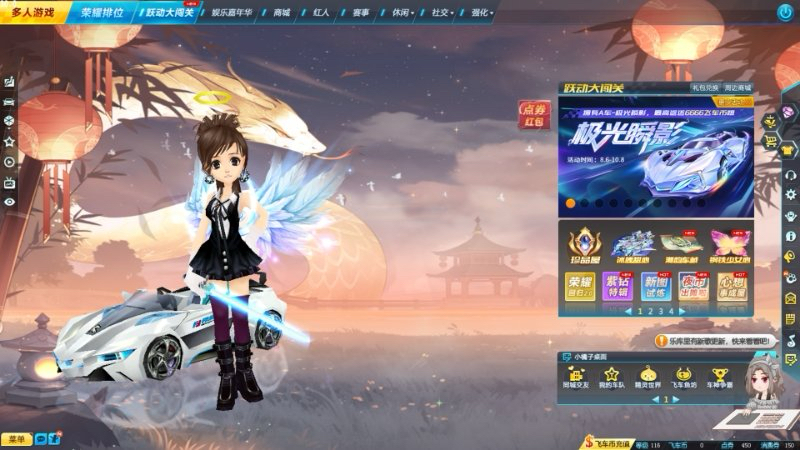Click the power button in the corner
This screenshot has width=800, height=450.
785,12
